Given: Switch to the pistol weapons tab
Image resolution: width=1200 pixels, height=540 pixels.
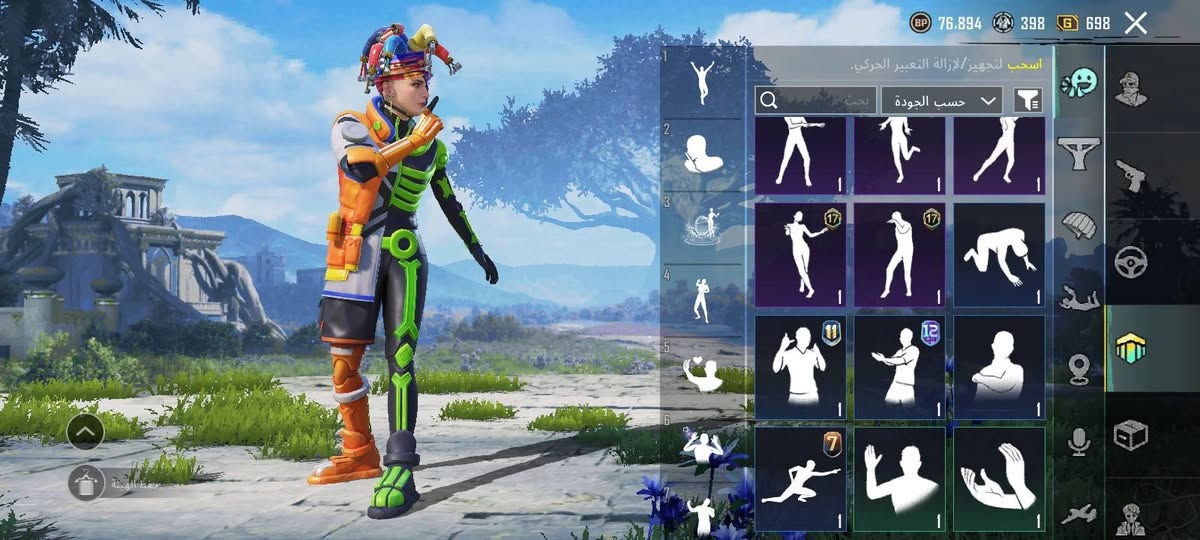Looking at the screenshot, I should point(1130,175).
